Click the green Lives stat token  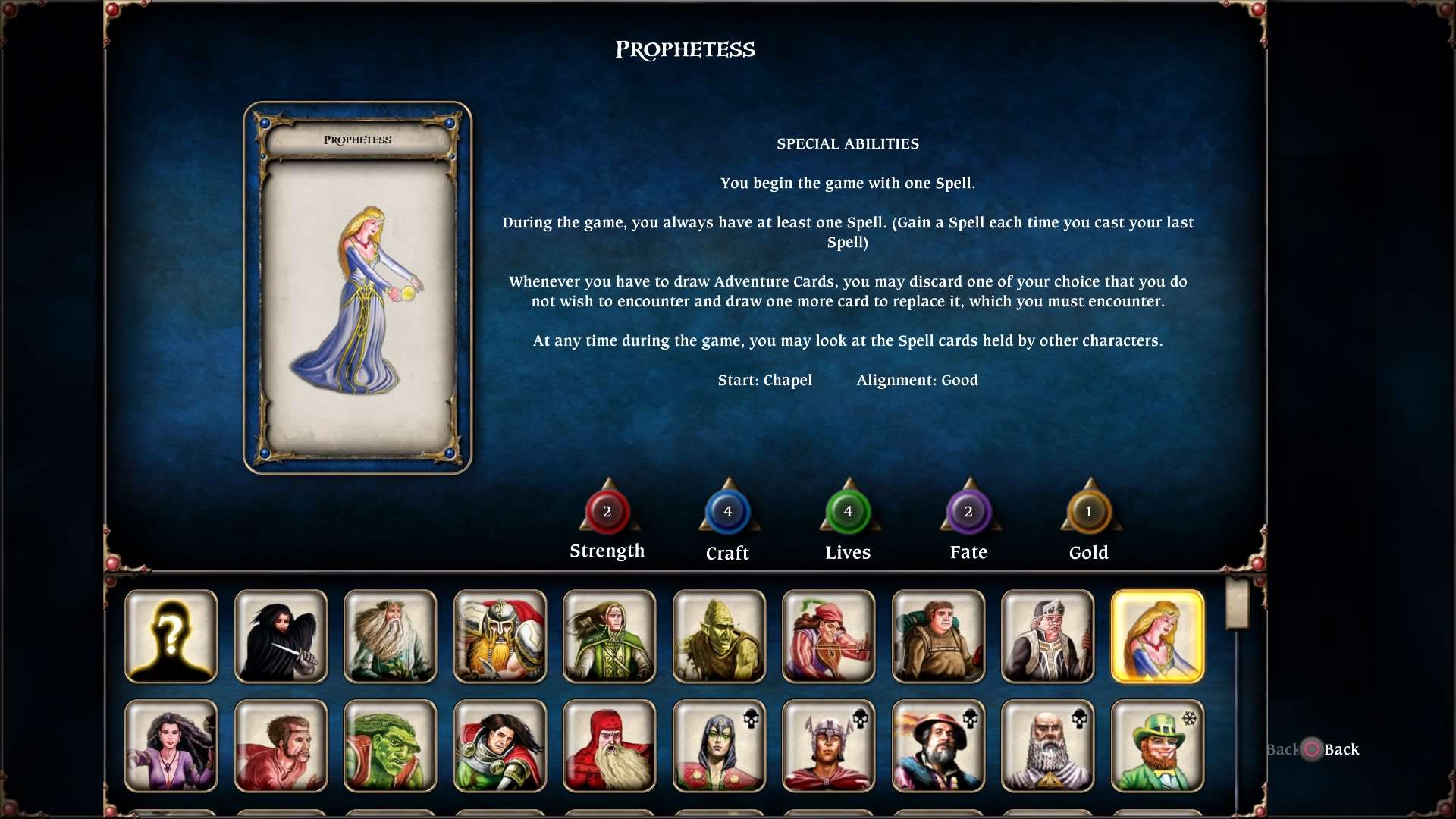pos(848,512)
